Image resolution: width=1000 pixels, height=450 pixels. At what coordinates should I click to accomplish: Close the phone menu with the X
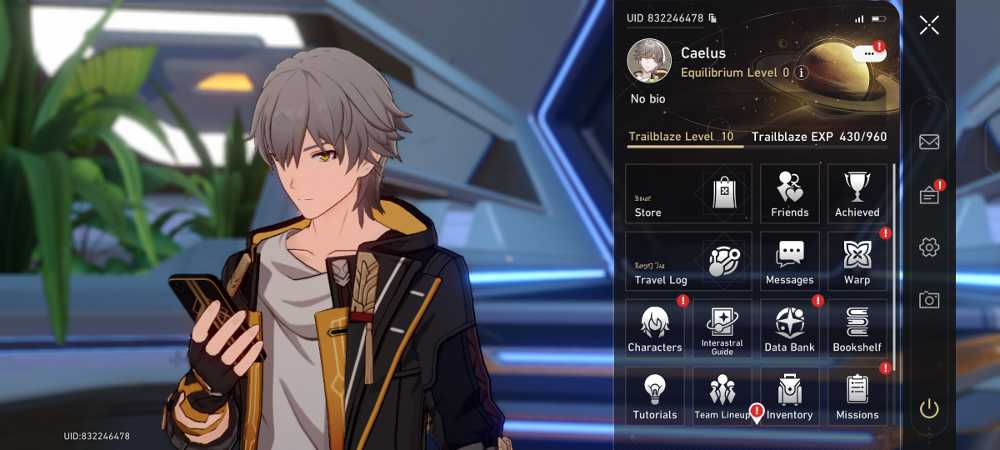929,25
